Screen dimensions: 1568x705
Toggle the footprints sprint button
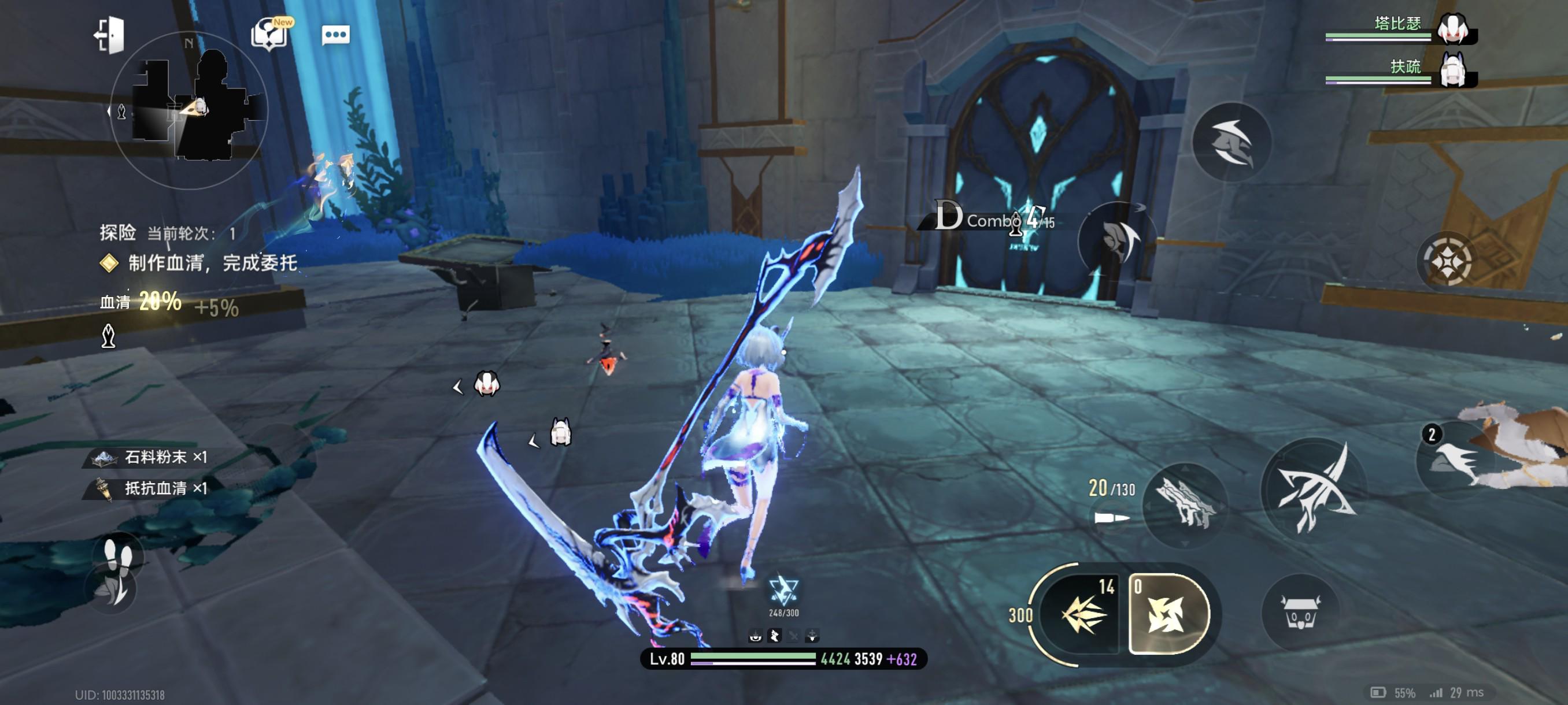point(119,554)
